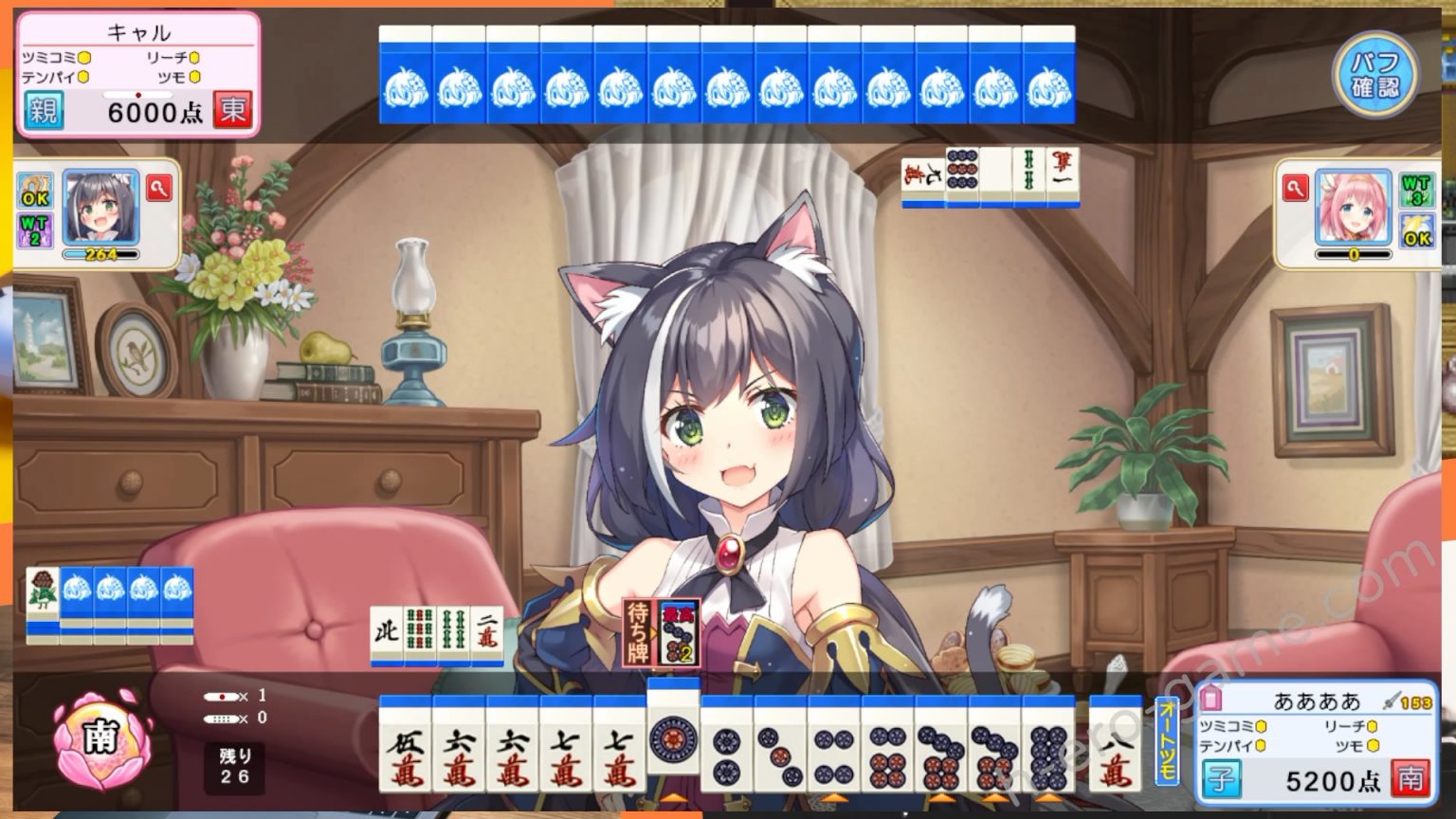1456x819 pixels.
Task: Click the pink lantern icon on the score panel
Action: 1211,701
